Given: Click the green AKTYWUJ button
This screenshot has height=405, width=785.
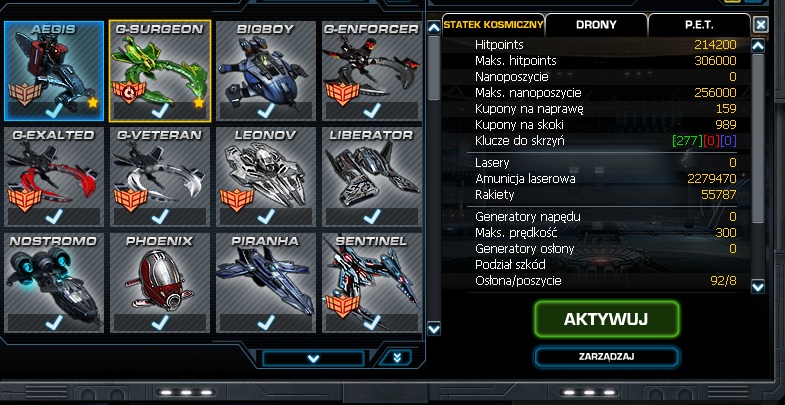Looking at the screenshot, I should tap(606, 319).
